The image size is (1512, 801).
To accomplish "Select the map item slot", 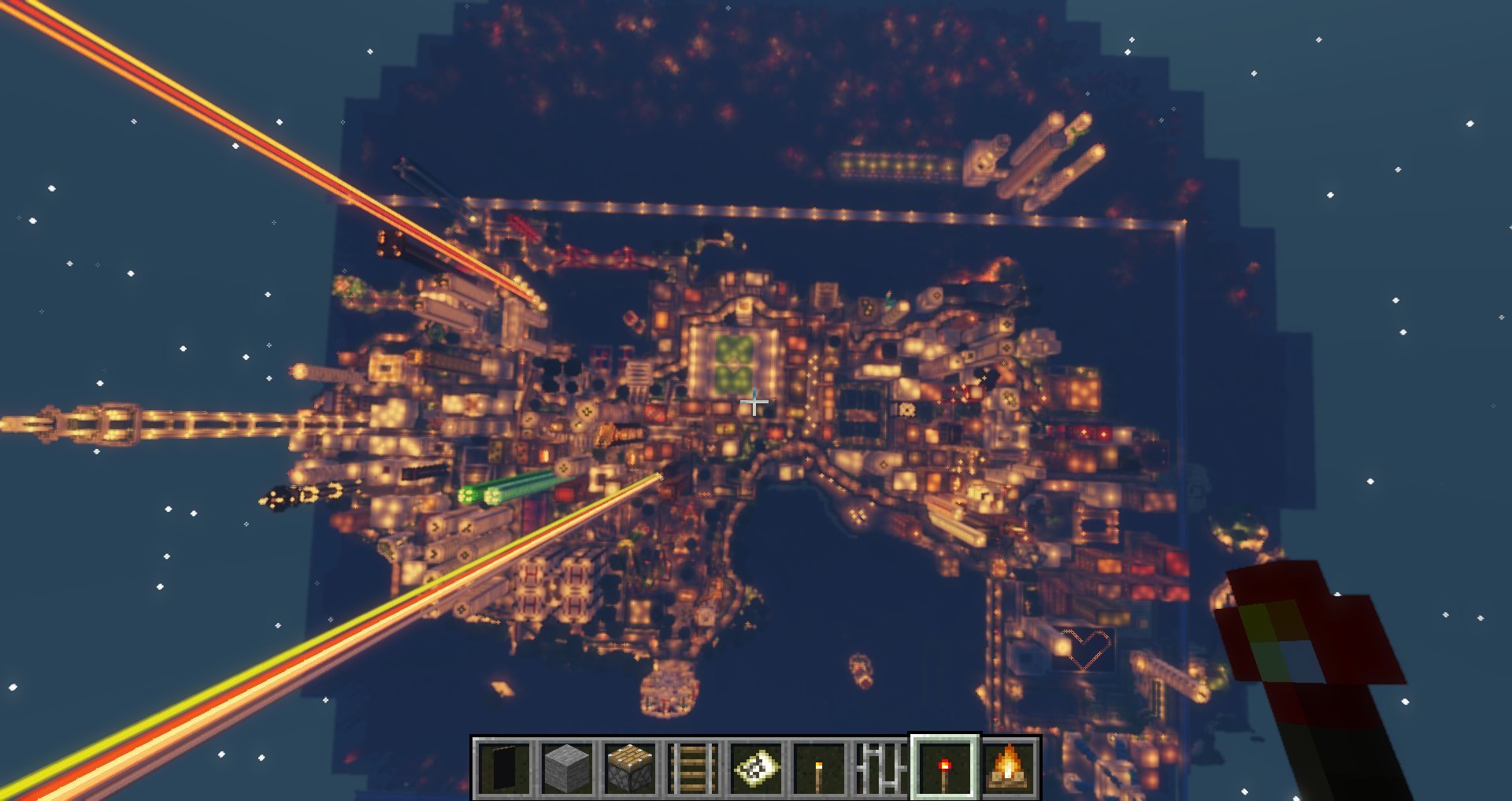I will pyautogui.click(x=756, y=767).
